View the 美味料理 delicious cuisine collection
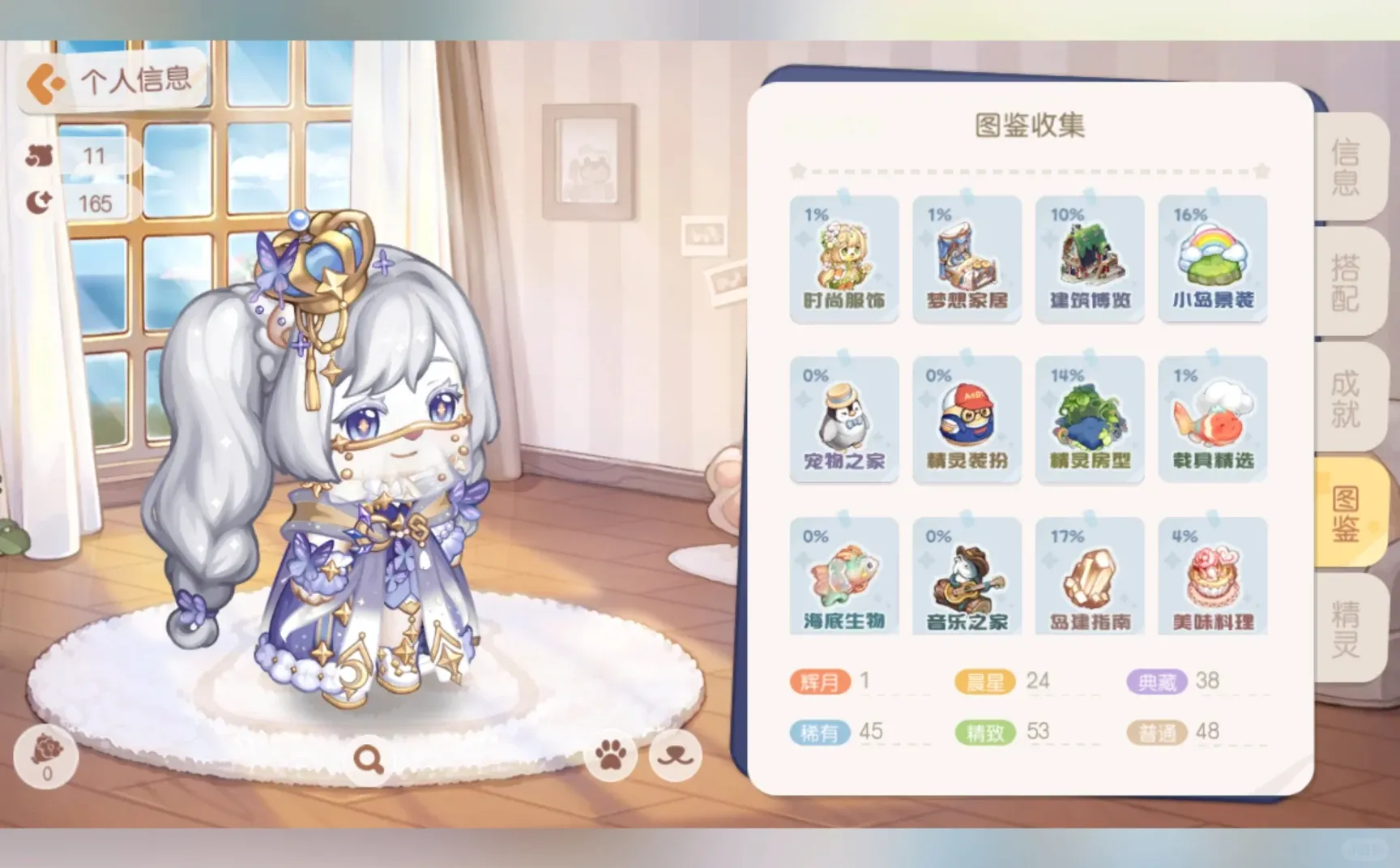The height and width of the screenshot is (868, 1400). (x=1213, y=576)
